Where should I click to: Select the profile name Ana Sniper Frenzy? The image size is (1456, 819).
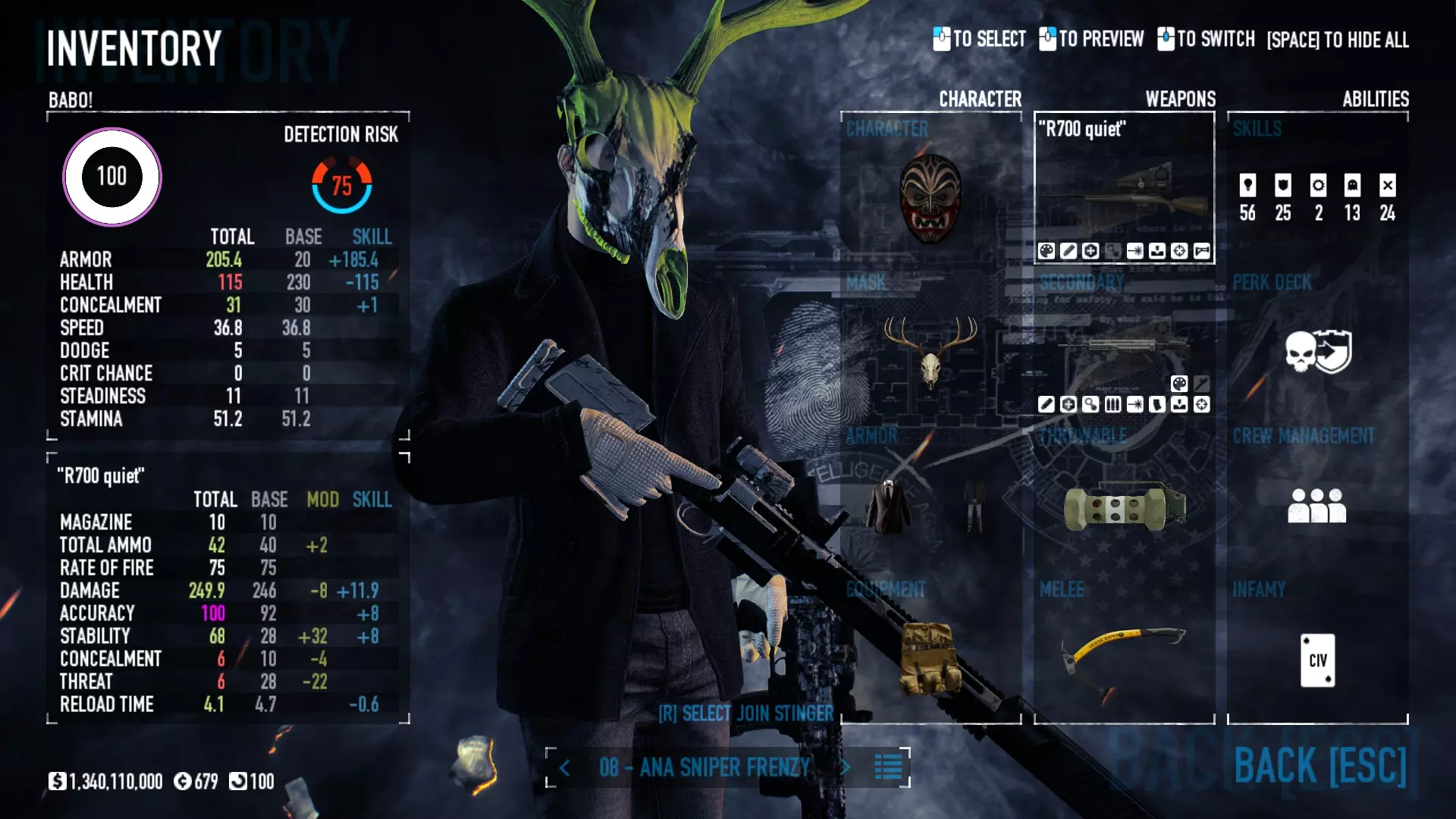[705, 767]
